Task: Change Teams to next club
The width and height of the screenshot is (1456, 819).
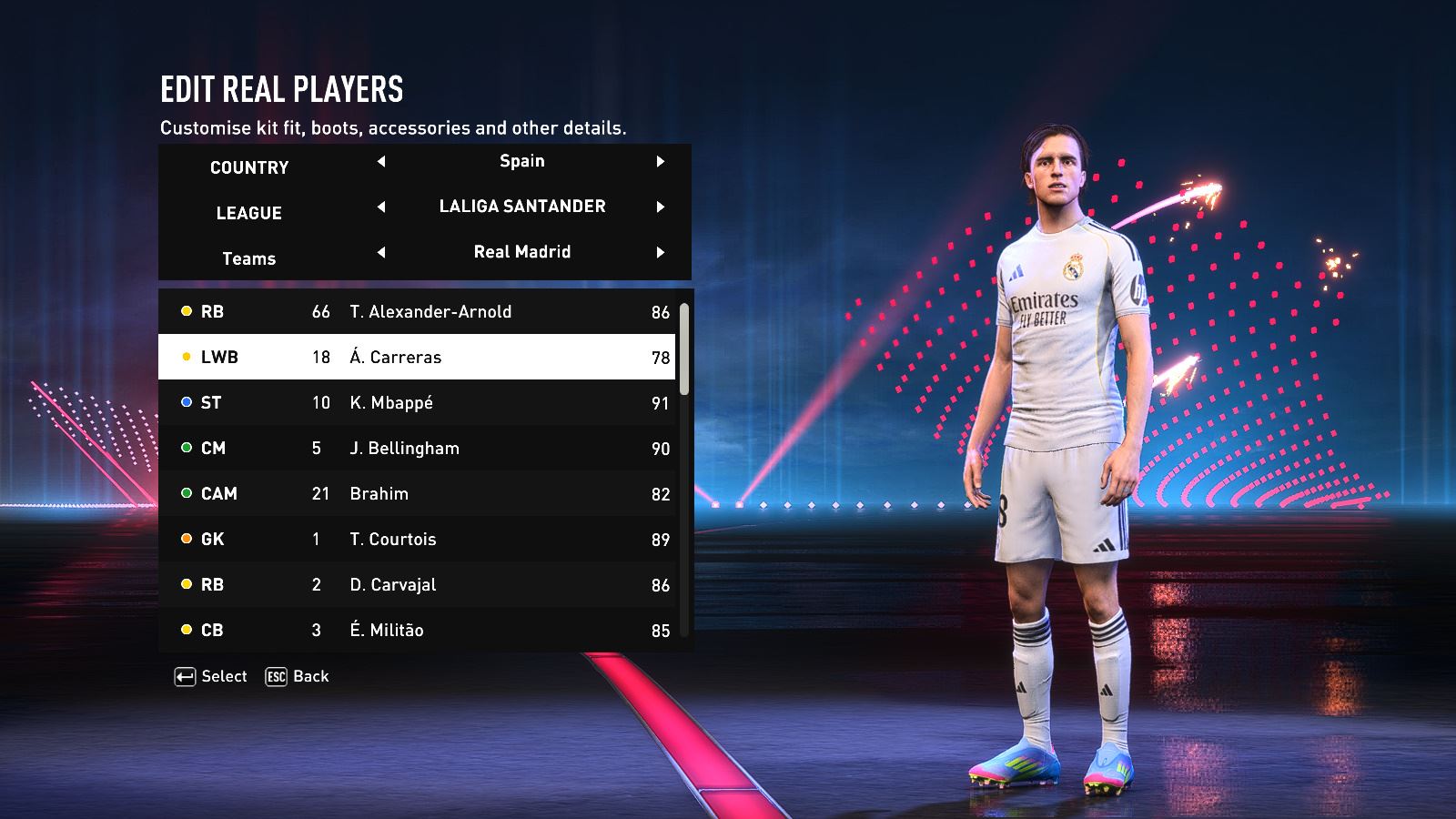Action: click(x=661, y=253)
